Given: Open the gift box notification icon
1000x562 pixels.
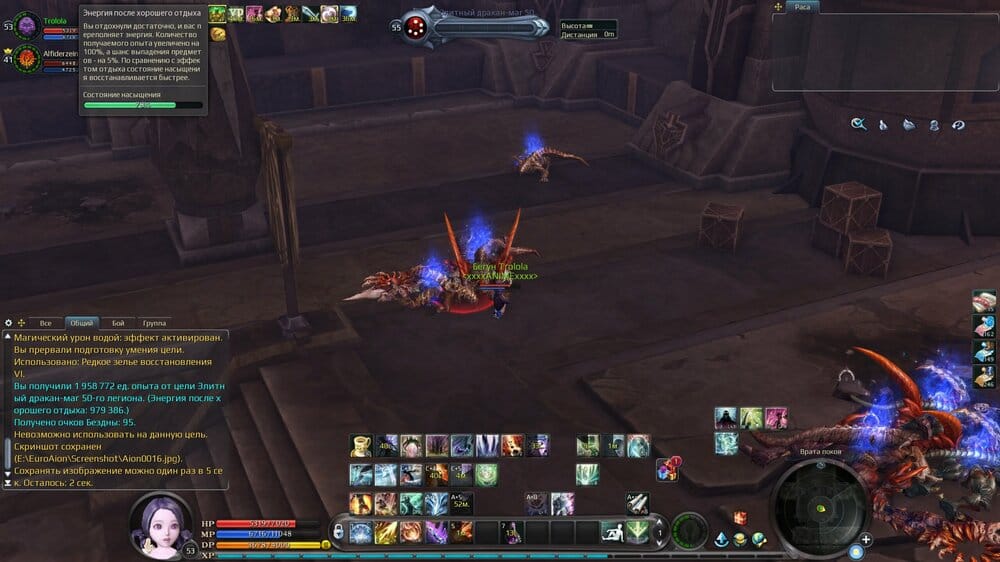Looking at the screenshot, I should [x=667, y=468].
